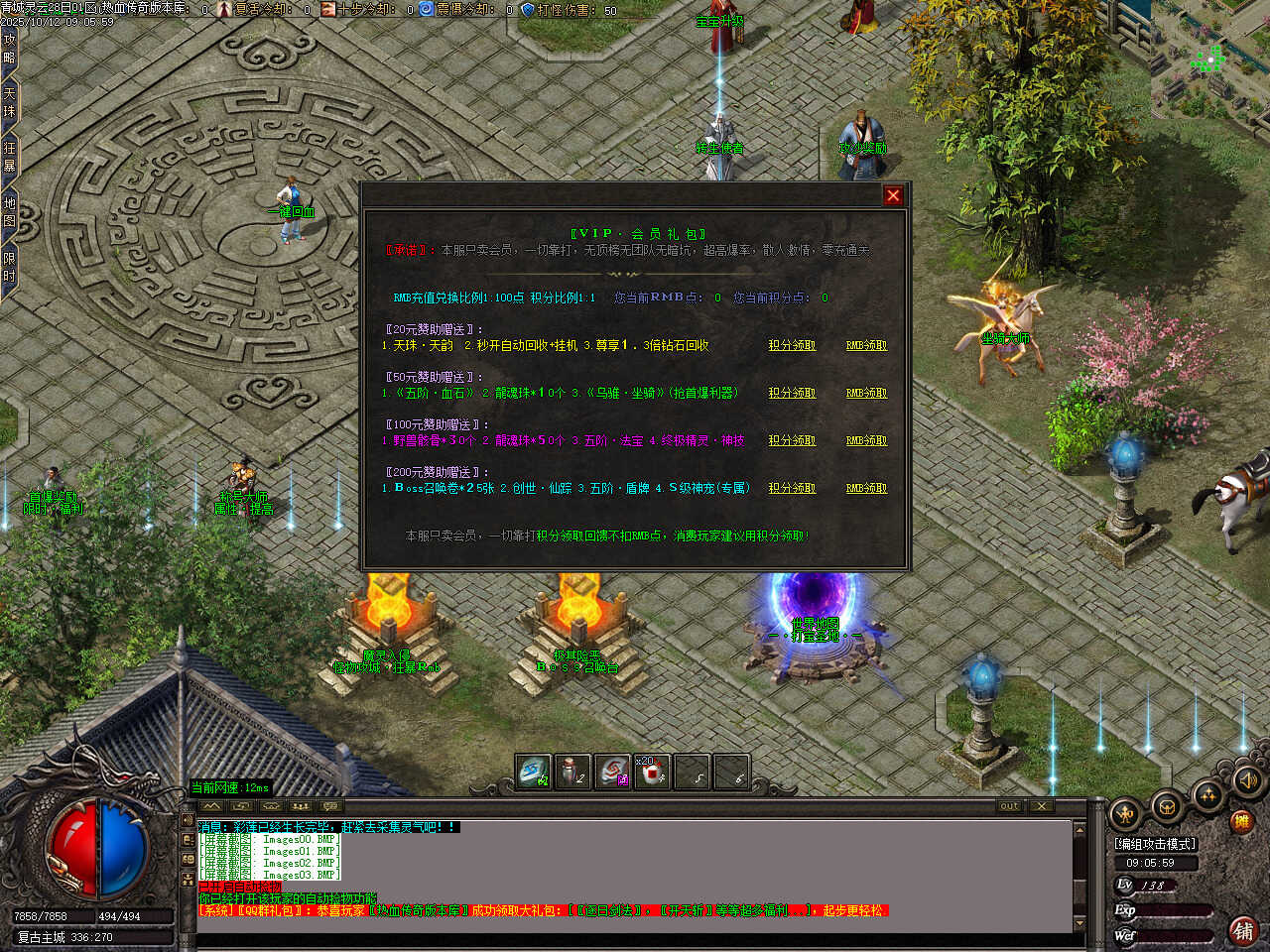1270x952 pixels.
Task: Click the orange 摊 stall button
Action: pyautogui.click(x=1240, y=821)
